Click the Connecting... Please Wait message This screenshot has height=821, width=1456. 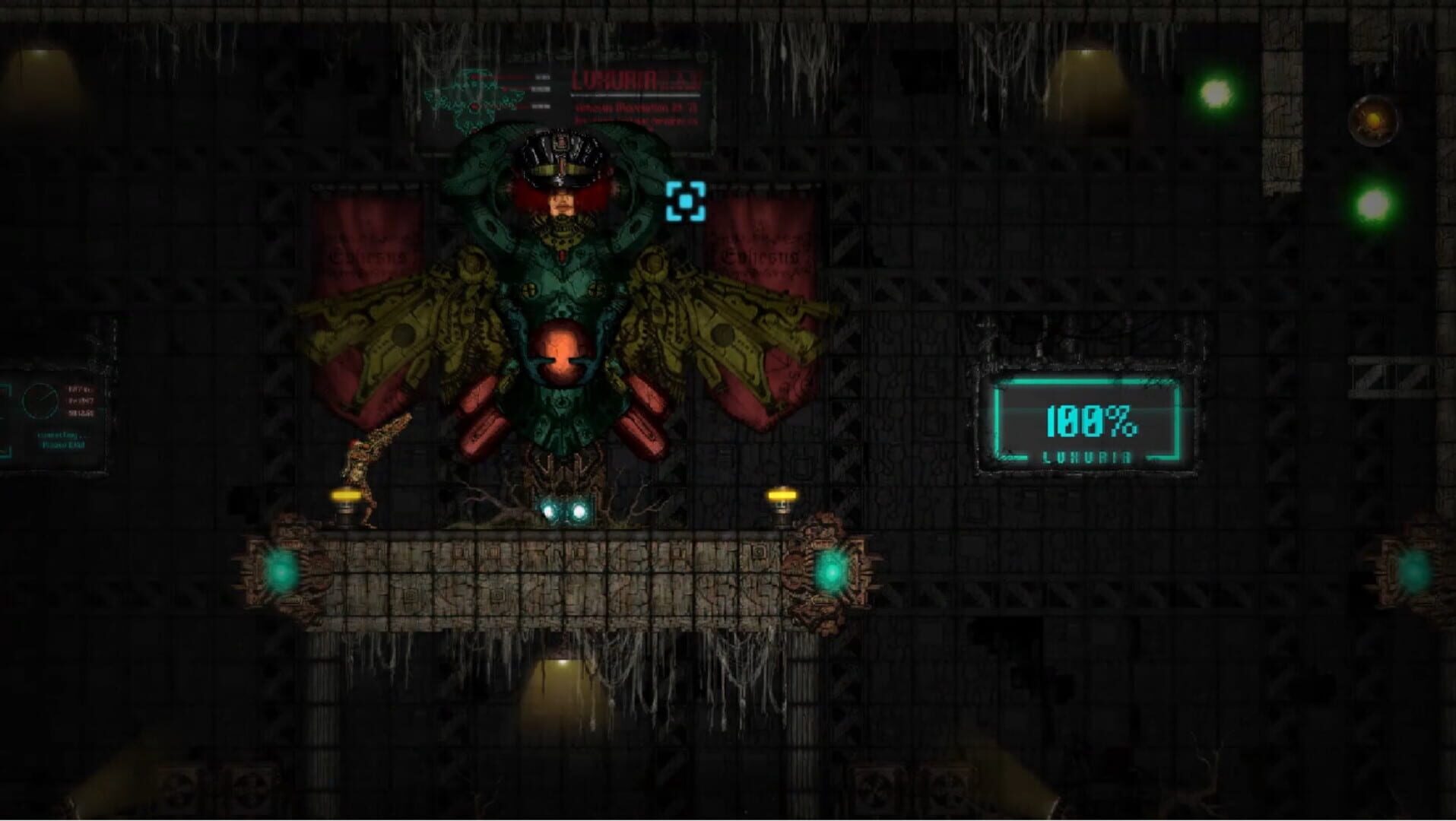pos(62,439)
